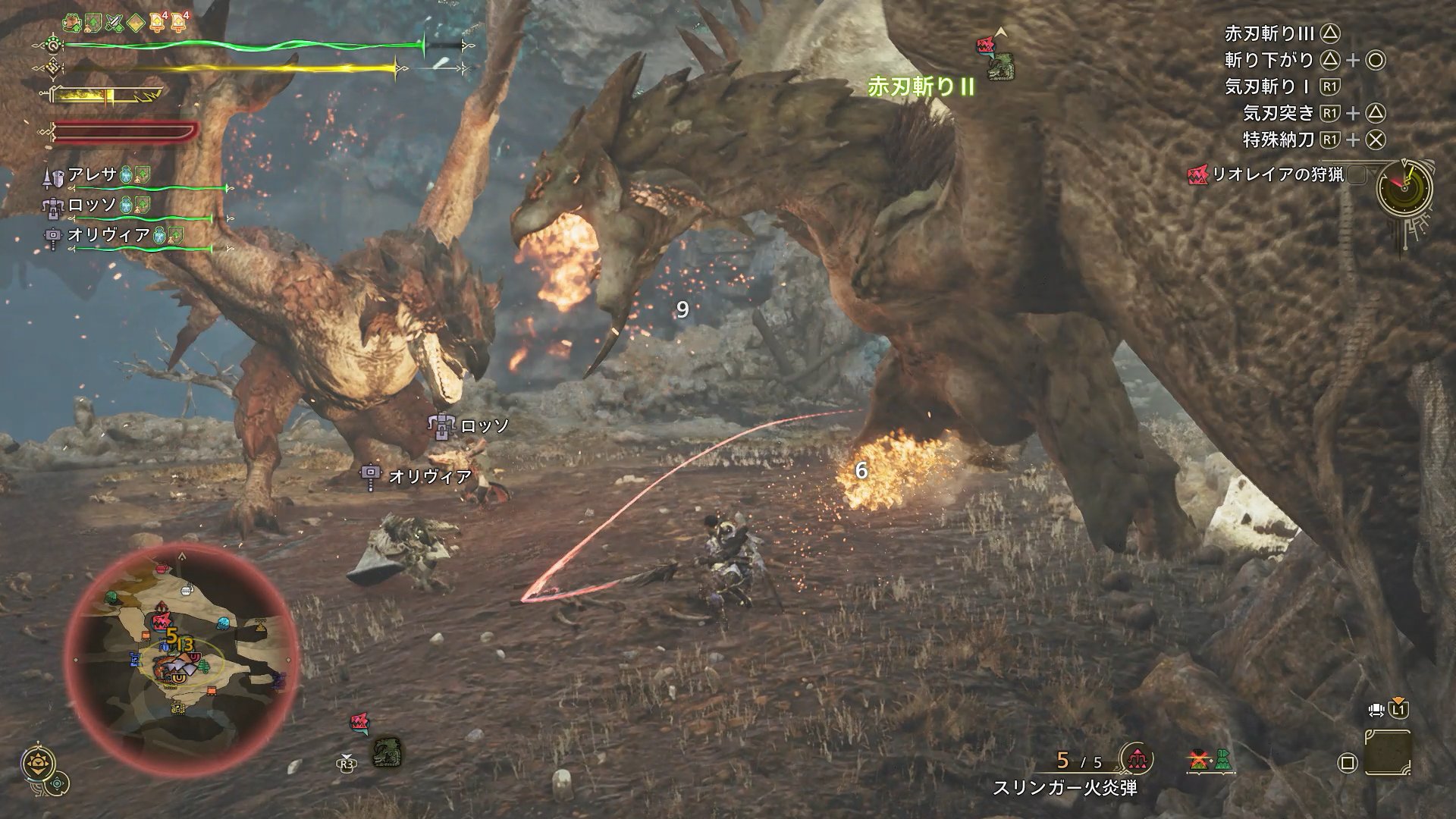Click the blue jellyfish marker on the minimap

click(222, 624)
